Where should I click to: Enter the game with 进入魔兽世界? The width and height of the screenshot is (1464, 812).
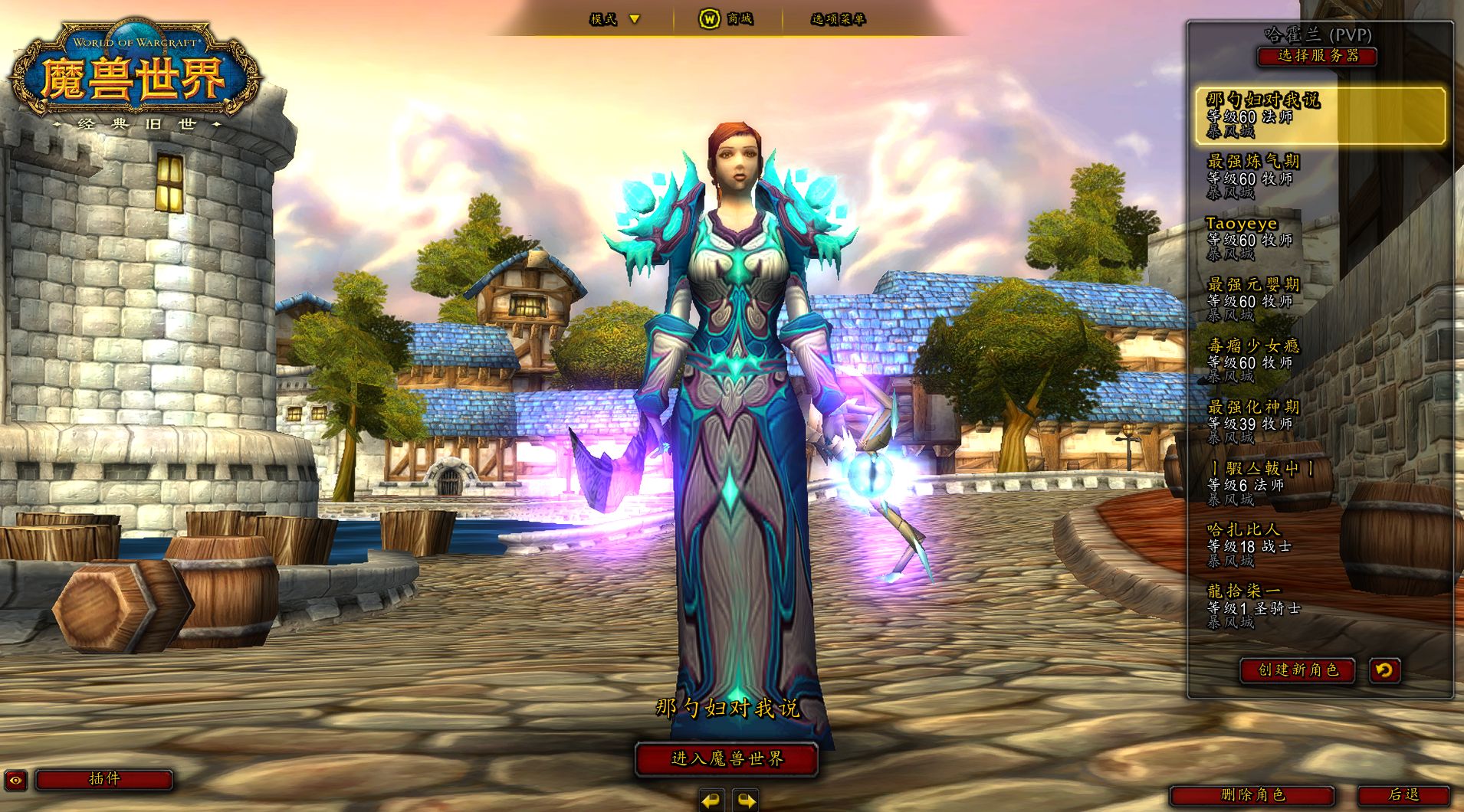pos(727,758)
